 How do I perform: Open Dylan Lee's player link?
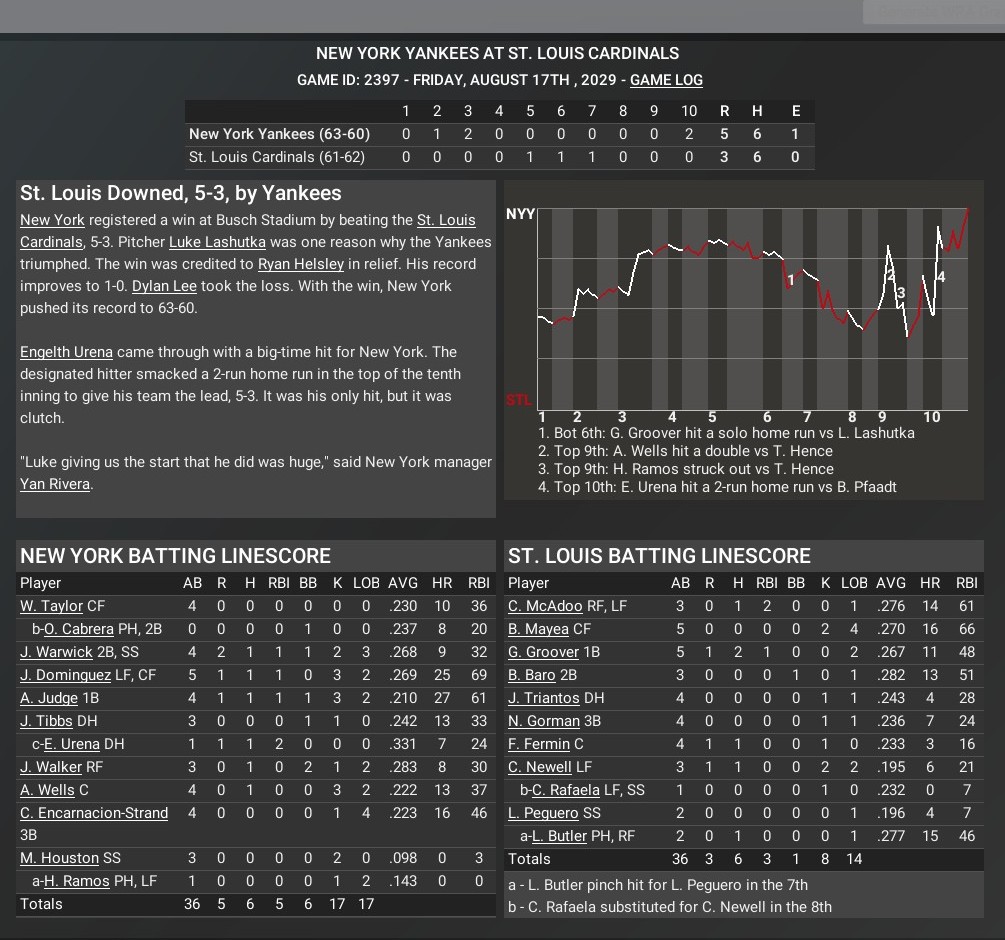click(164, 286)
